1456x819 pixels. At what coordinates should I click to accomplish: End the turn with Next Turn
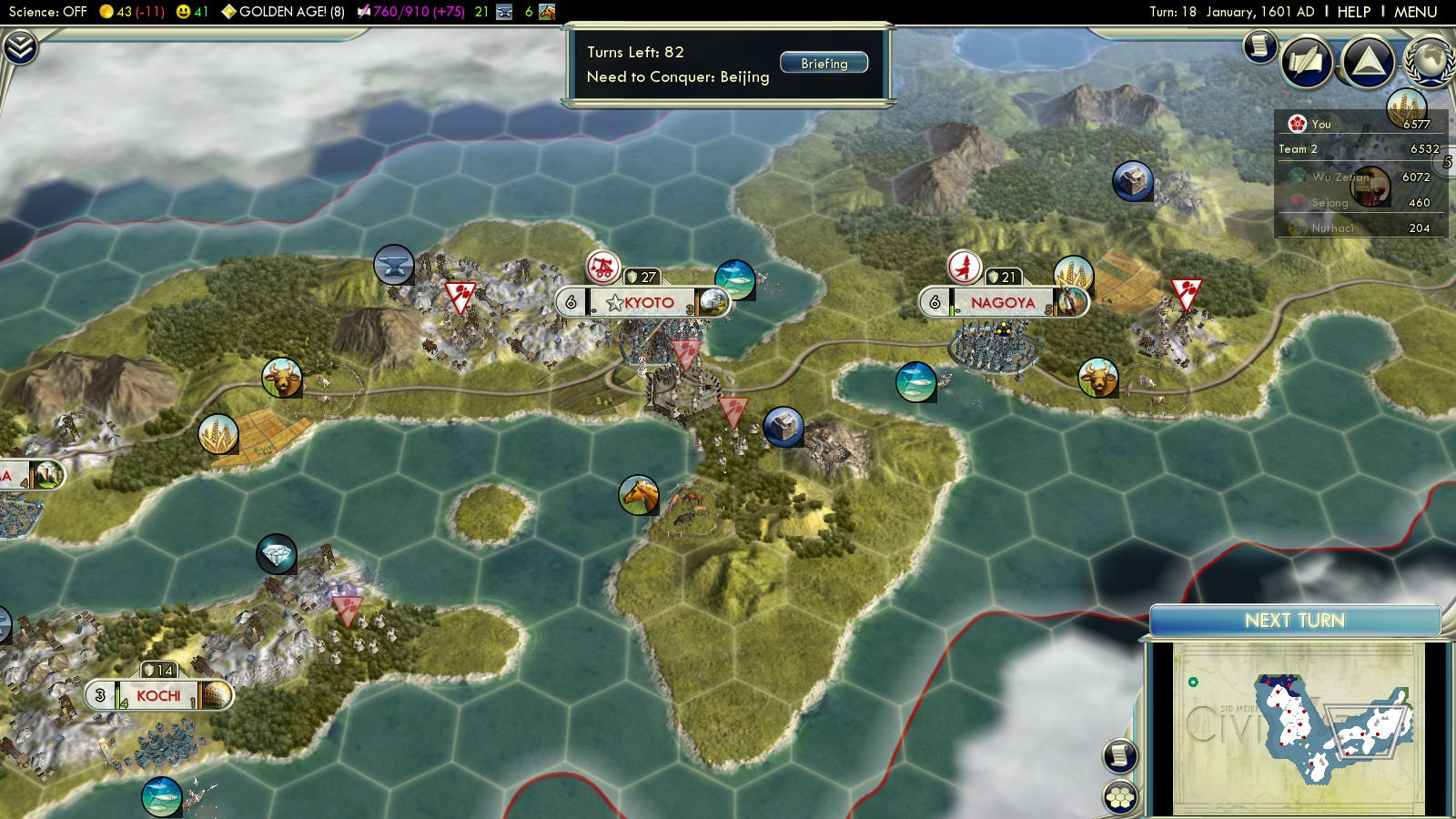[x=1294, y=621]
